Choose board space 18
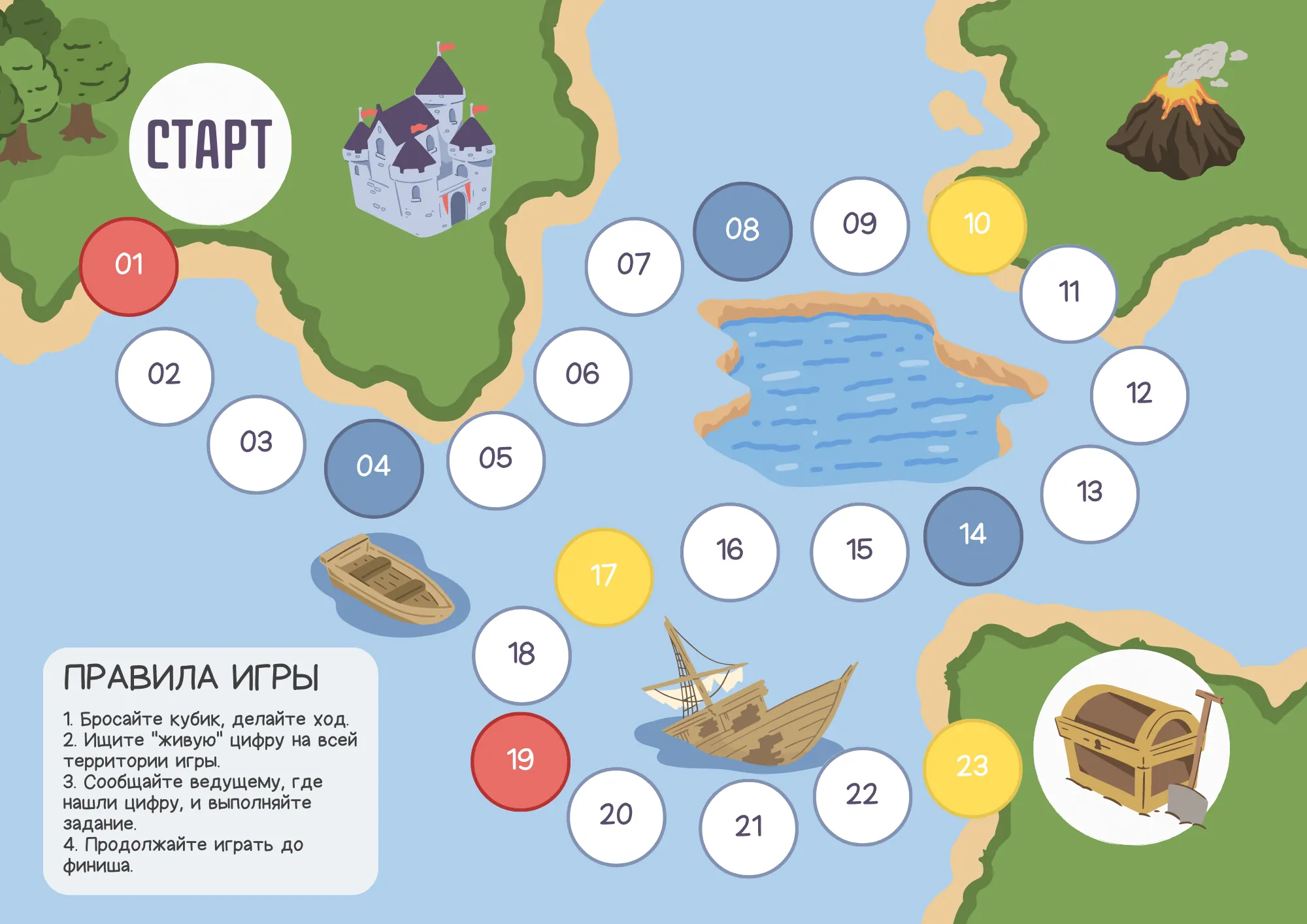This screenshot has width=1307, height=924. (x=521, y=655)
